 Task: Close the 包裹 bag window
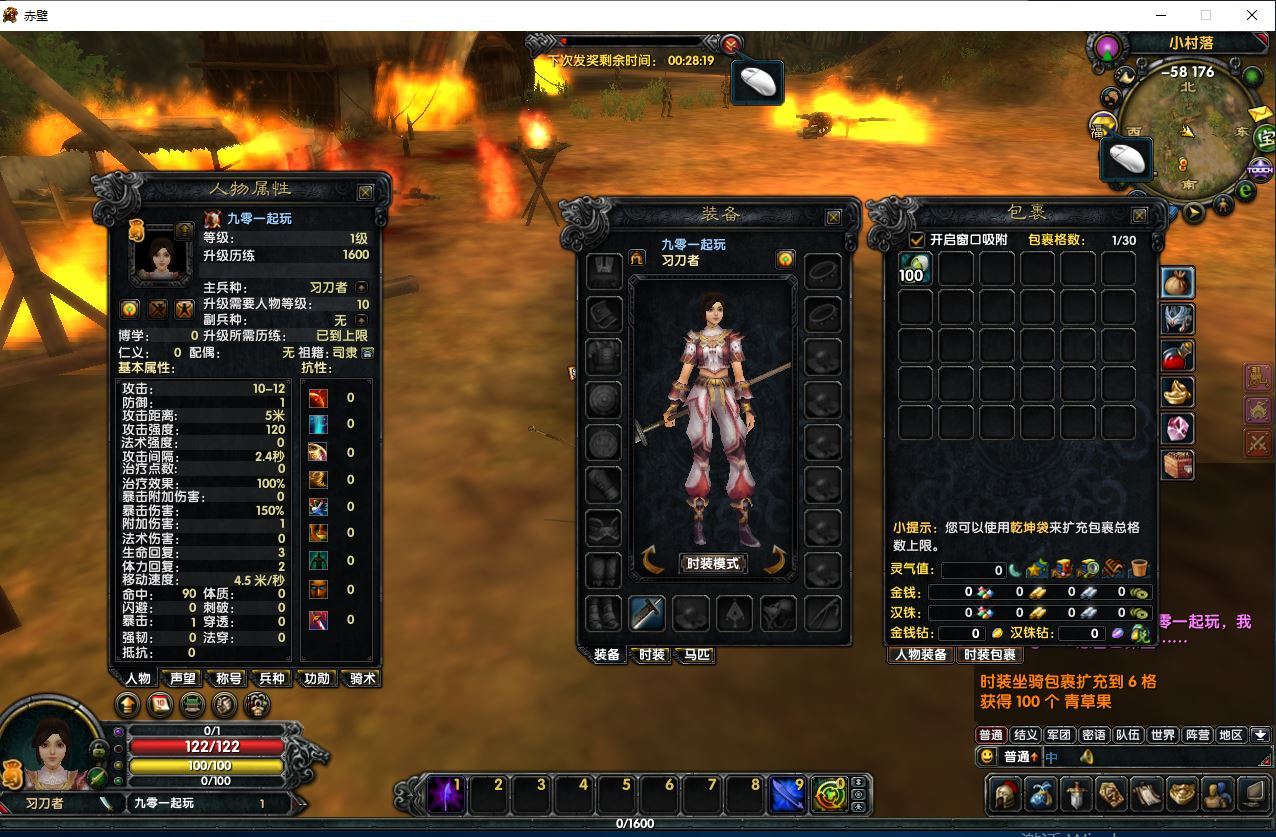pyautogui.click(x=1139, y=215)
